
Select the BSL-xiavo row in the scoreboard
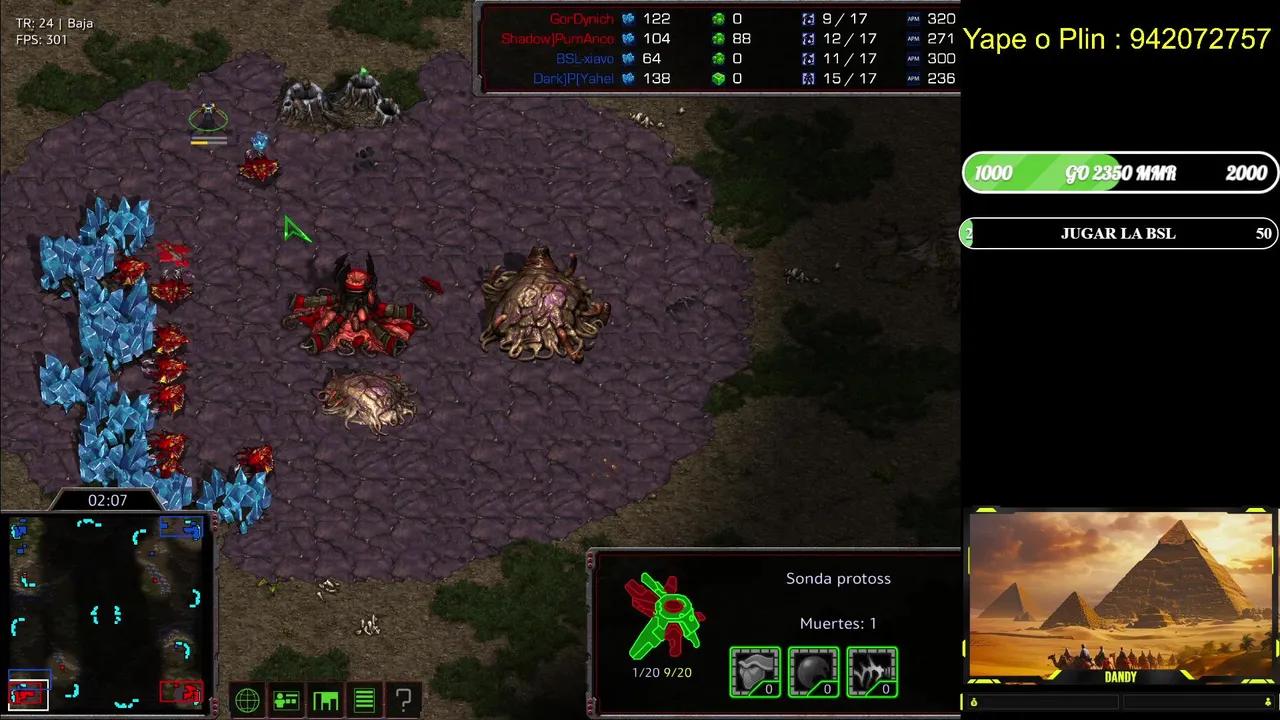(718, 59)
